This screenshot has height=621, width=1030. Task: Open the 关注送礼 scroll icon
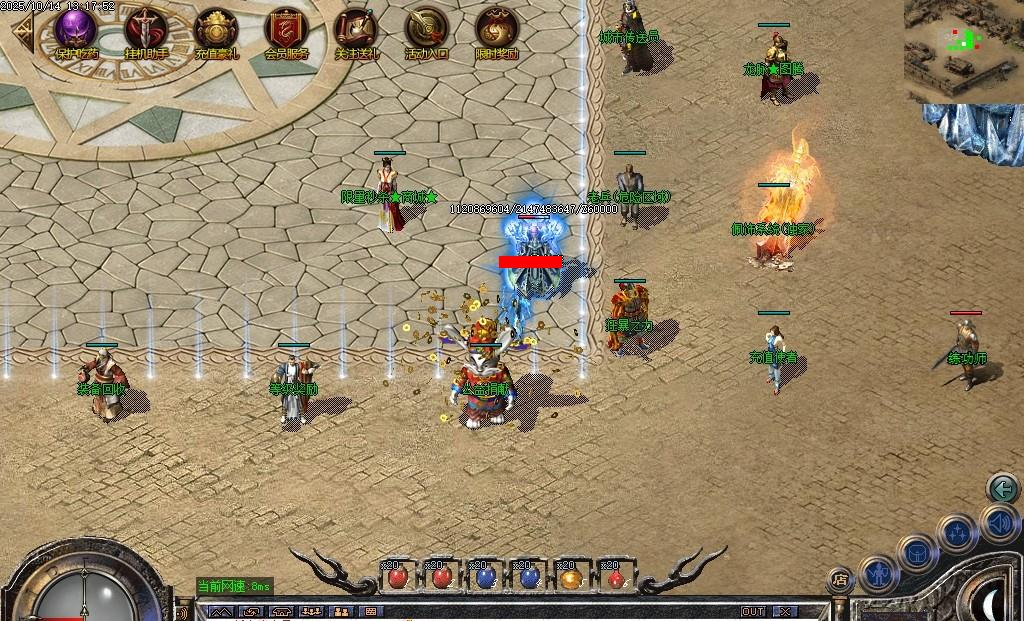(356, 30)
